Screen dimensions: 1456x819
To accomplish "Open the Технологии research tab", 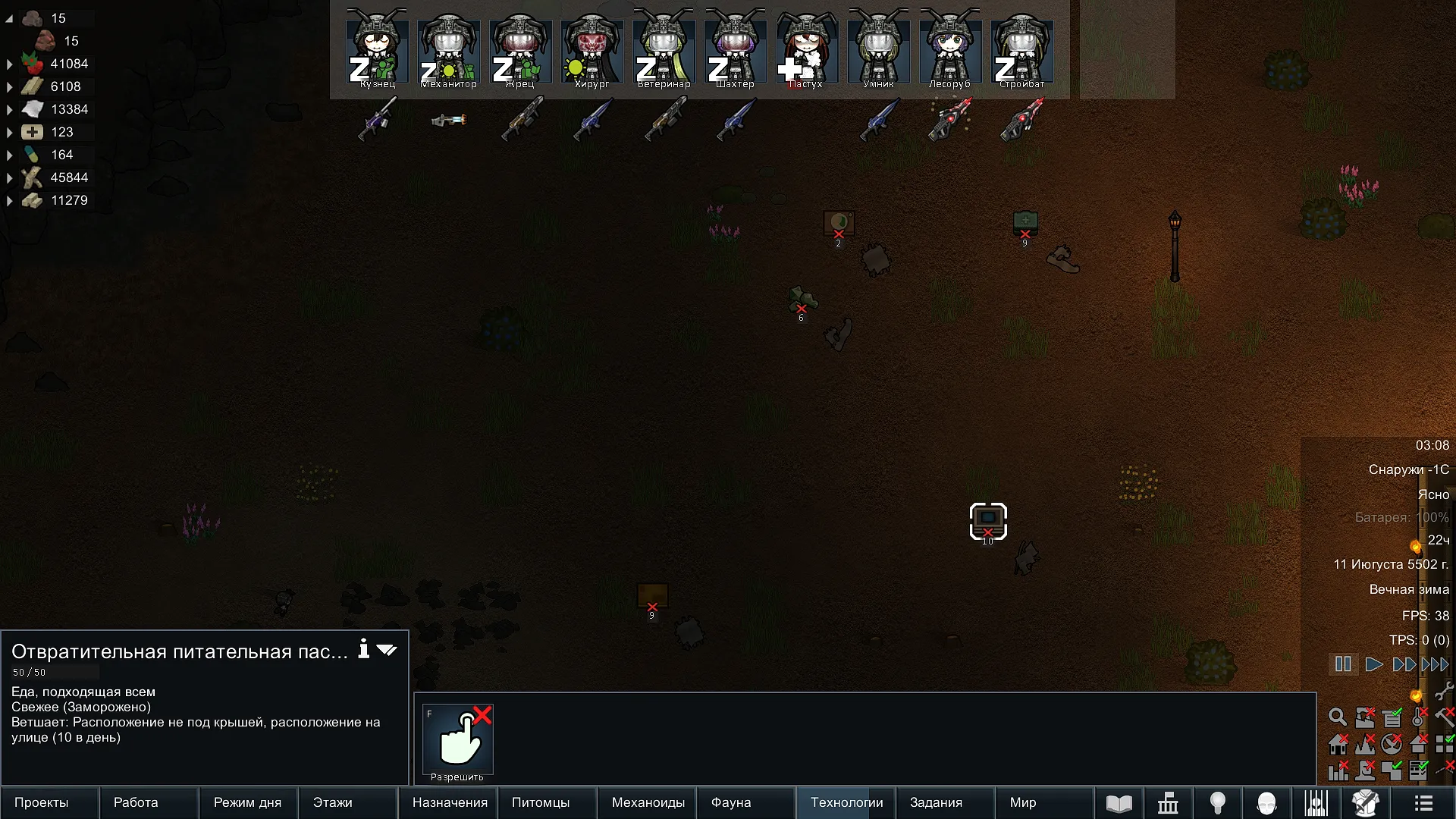I will (846, 802).
